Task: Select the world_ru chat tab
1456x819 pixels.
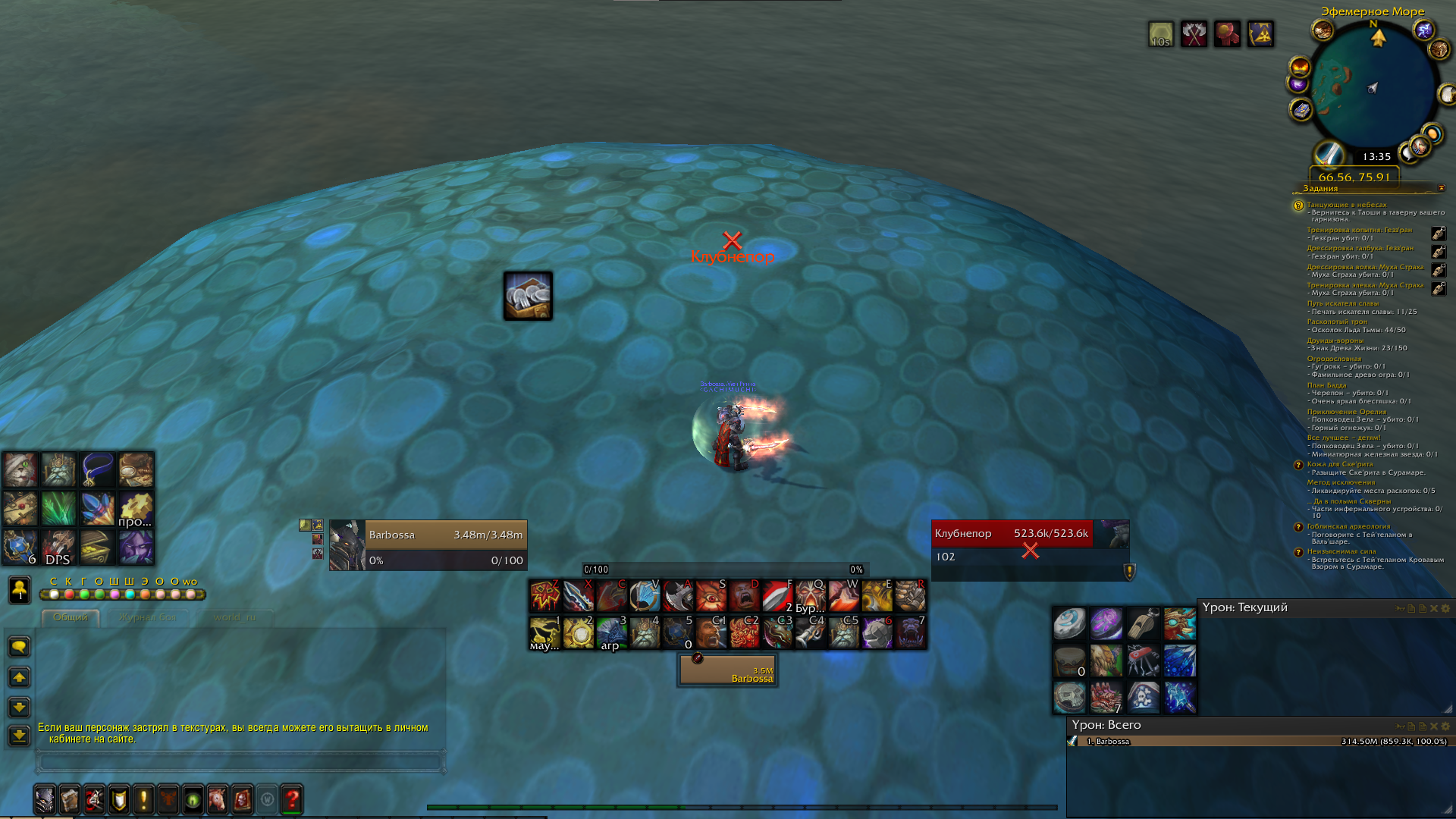Action: [234, 617]
